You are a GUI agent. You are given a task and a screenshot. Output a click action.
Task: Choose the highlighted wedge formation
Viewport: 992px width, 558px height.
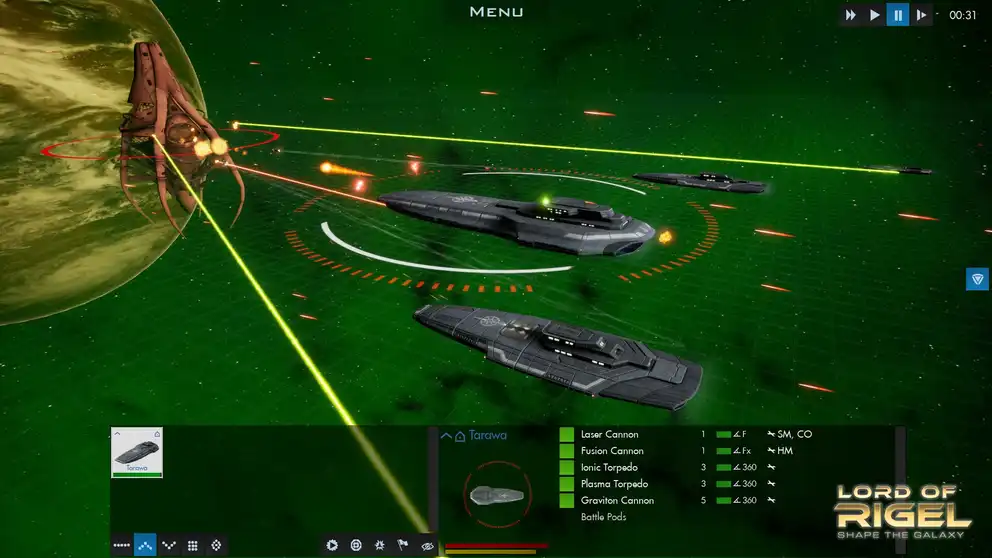[x=145, y=545]
